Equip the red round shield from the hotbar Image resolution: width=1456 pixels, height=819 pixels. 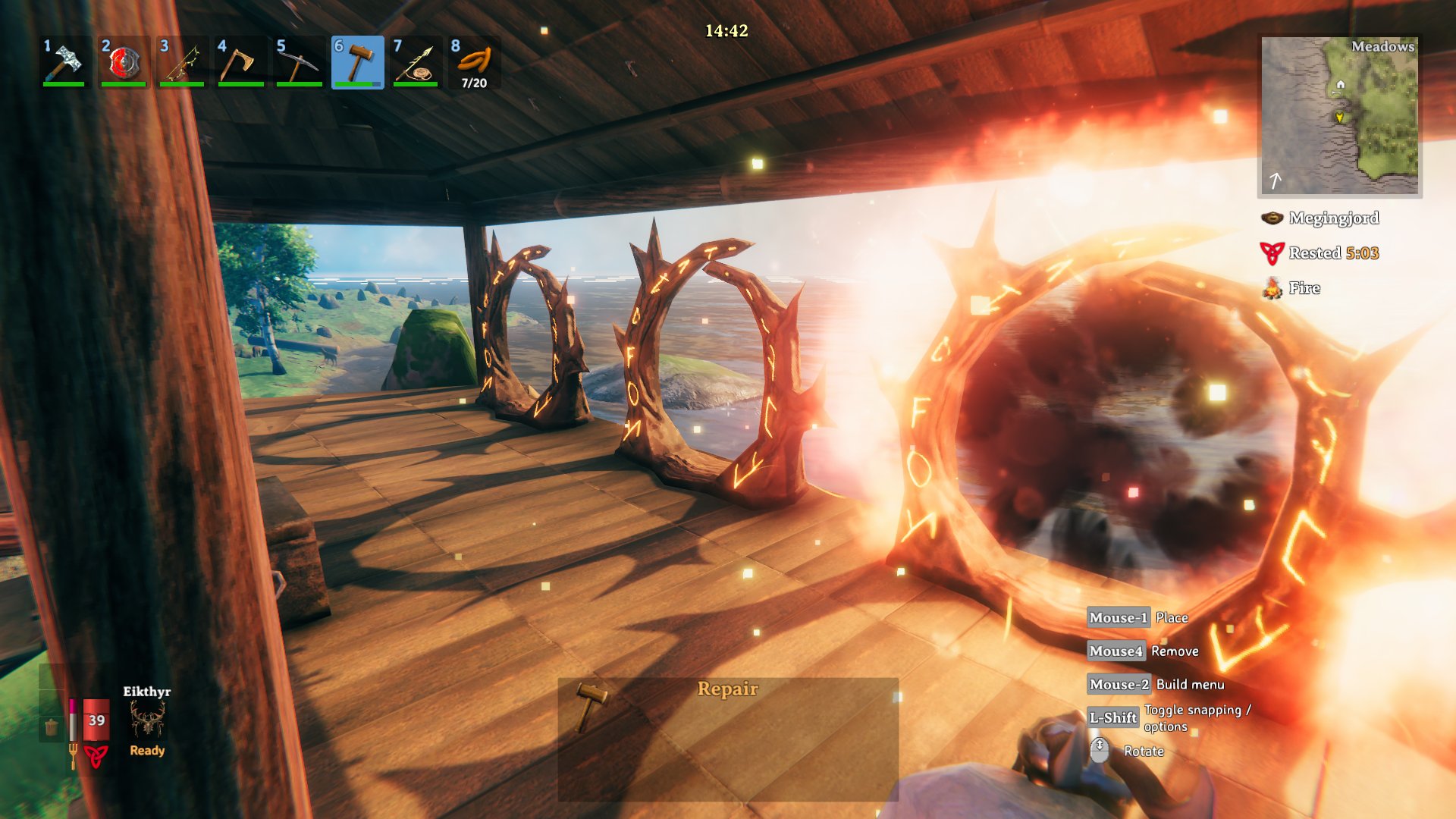point(124,62)
